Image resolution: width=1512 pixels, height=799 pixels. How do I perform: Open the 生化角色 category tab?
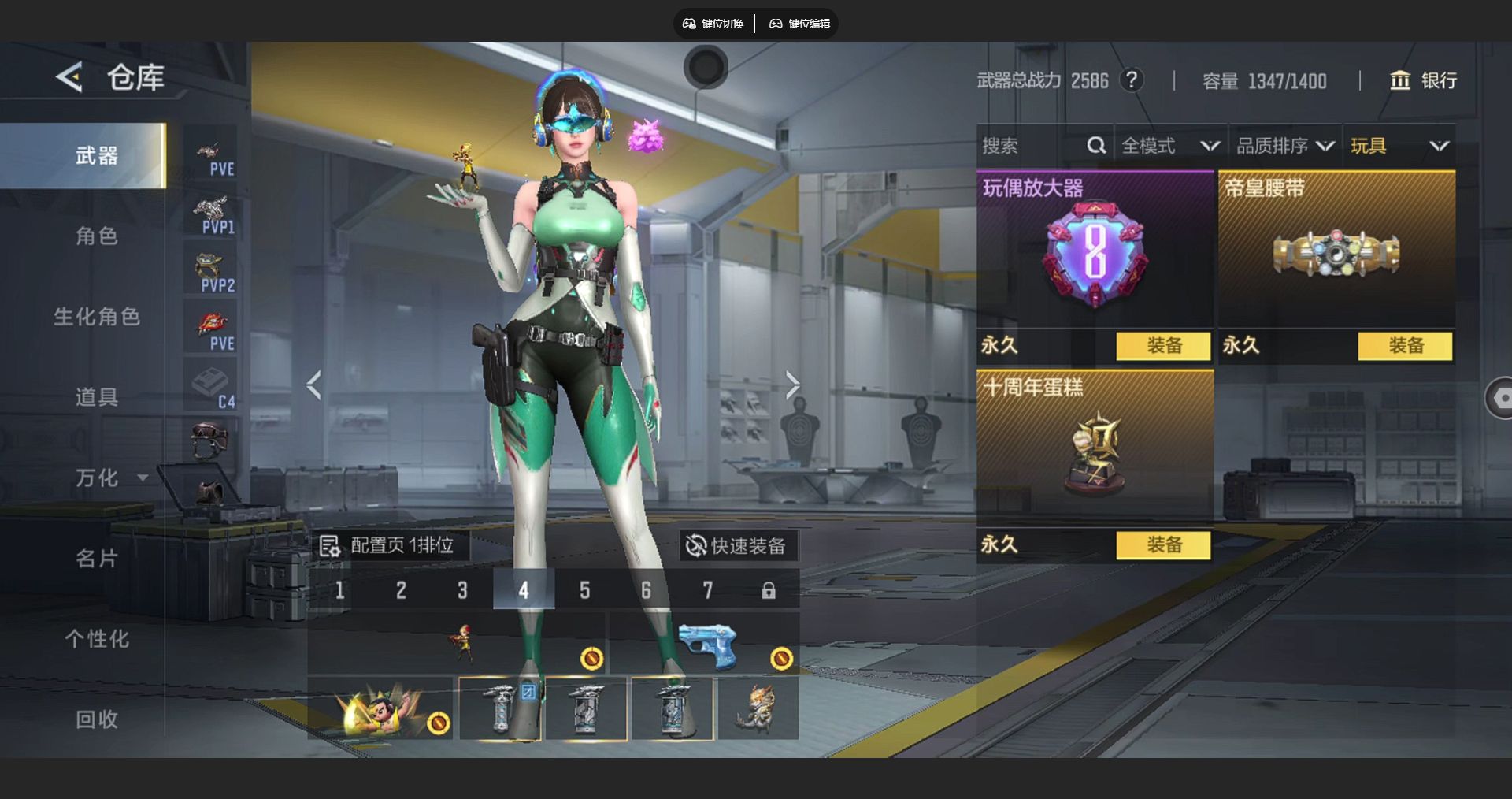tap(96, 317)
